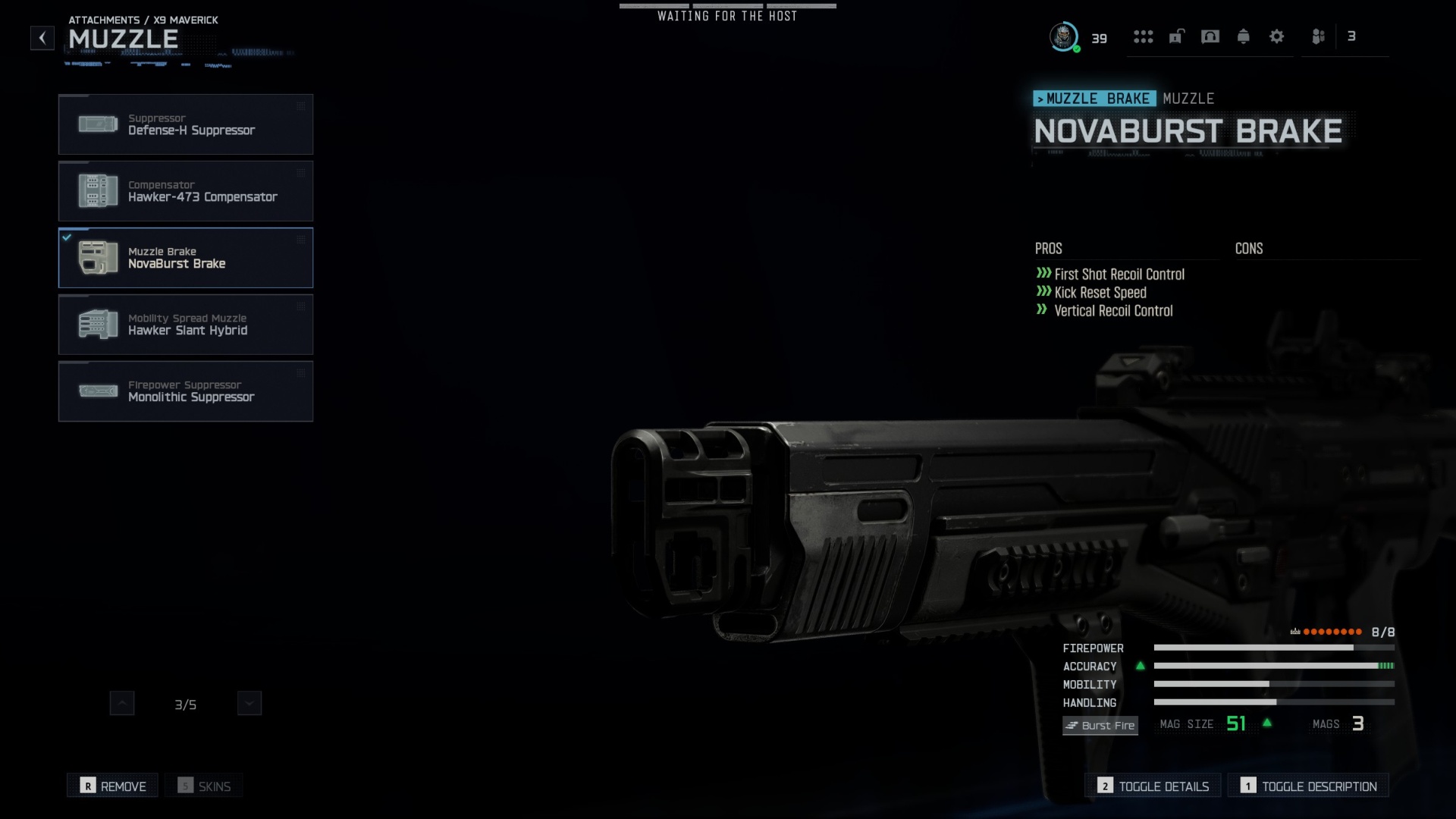Image resolution: width=1456 pixels, height=819 pixels.
Task: Open the unlocks padlock icon
Action: (x=1176, y=36)
